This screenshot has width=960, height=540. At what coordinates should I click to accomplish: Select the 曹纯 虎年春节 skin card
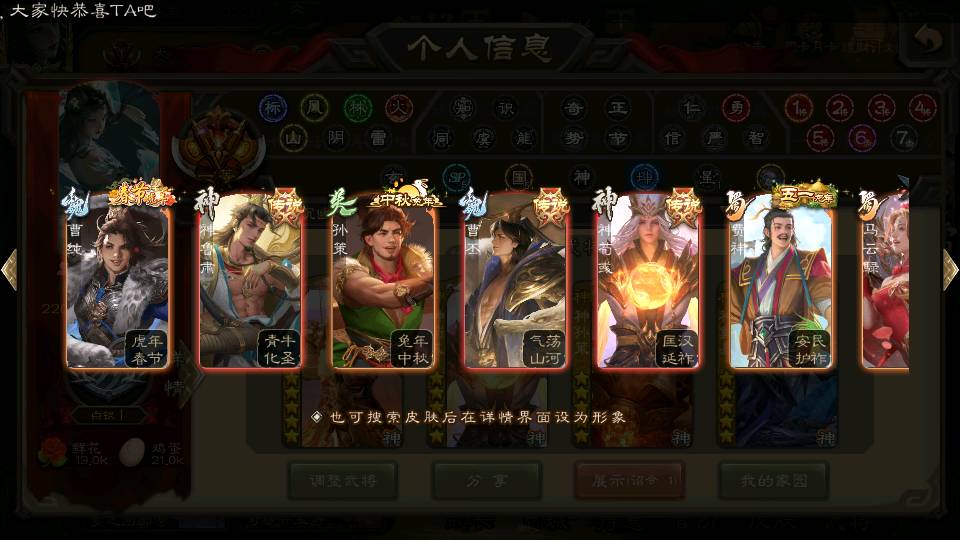118,285
